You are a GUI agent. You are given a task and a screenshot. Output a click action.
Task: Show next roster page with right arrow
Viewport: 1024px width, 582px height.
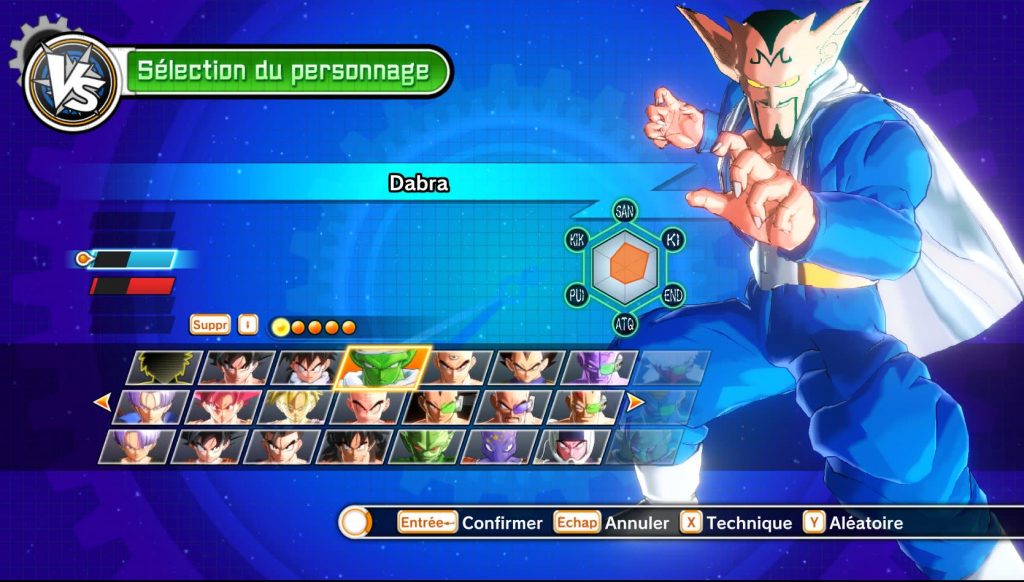tap(635, 402)
